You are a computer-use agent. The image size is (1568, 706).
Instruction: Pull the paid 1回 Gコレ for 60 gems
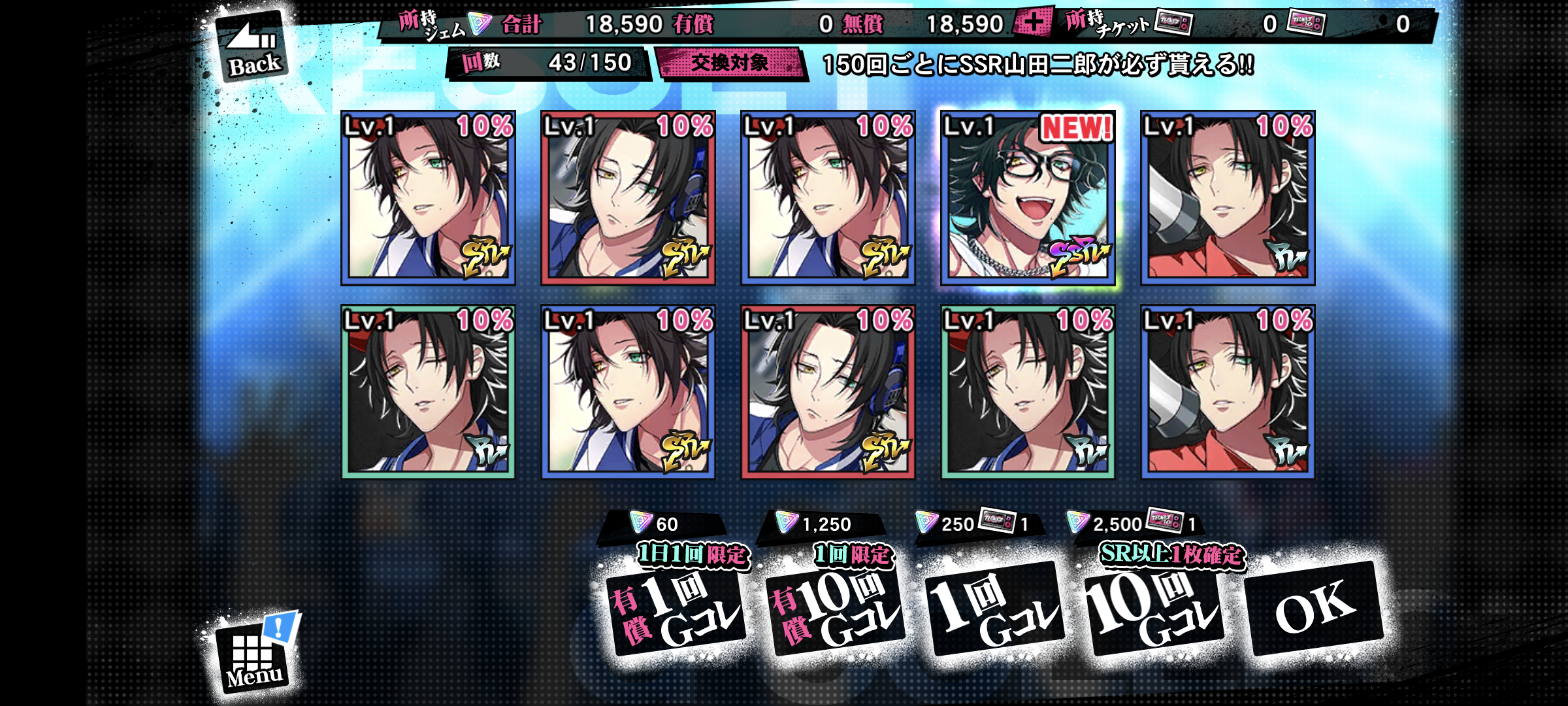click(x=676, y=611)
